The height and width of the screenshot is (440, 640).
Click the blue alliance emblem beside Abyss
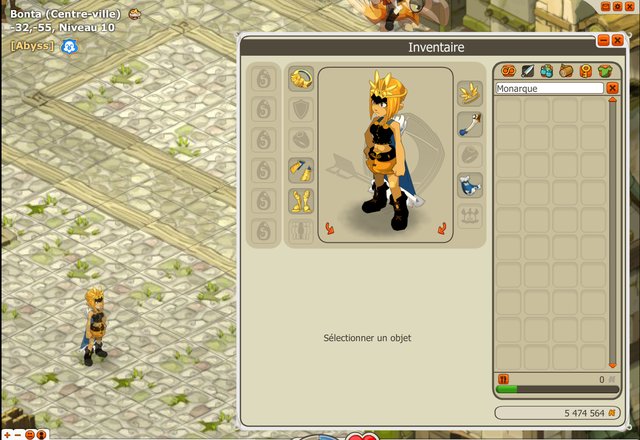tap(69, 46)
